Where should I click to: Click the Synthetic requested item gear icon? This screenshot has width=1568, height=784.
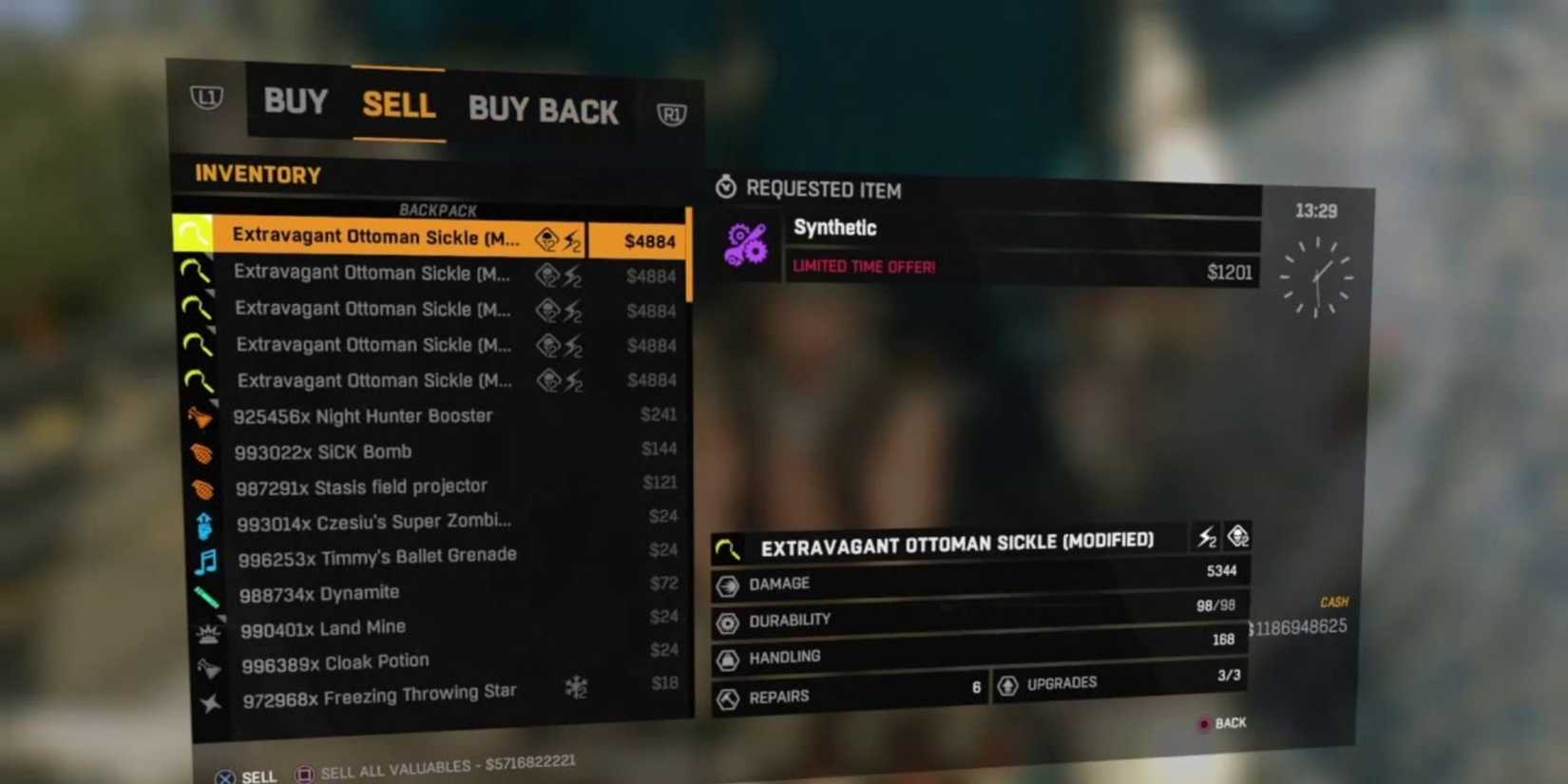point(748,245)
